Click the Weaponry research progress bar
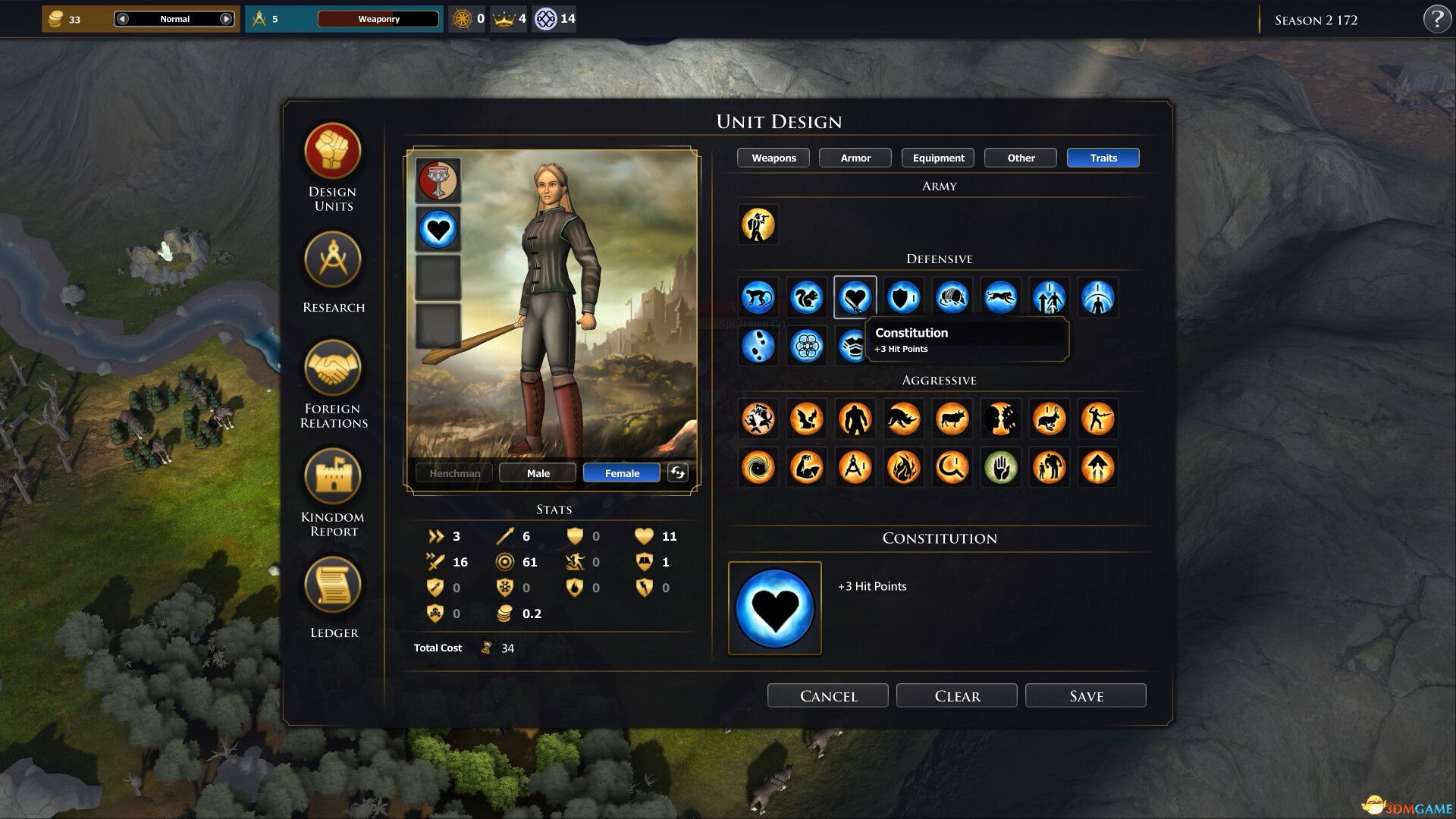 (380, 18)
